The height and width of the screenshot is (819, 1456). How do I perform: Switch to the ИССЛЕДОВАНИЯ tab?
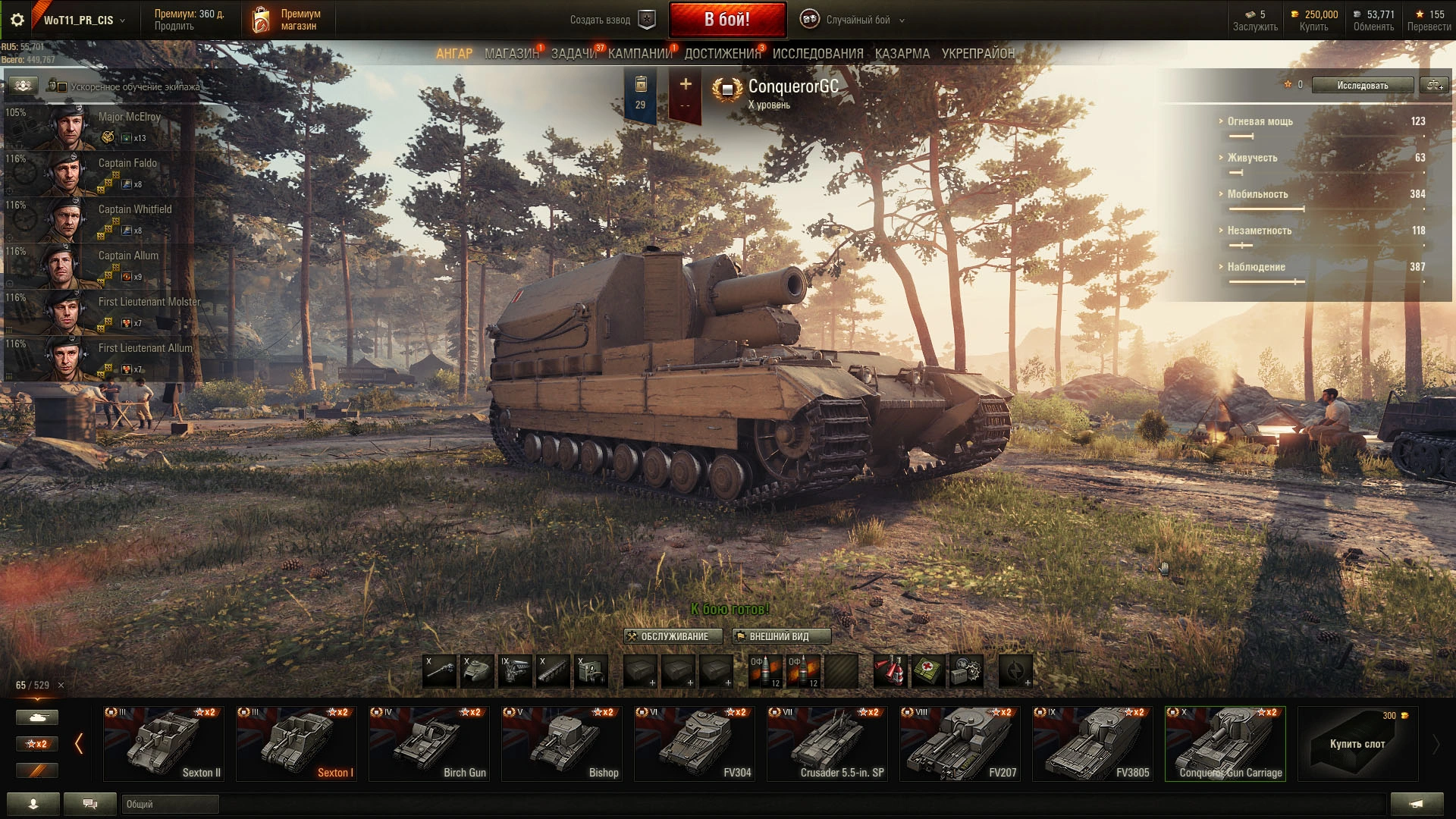(817, 54)
